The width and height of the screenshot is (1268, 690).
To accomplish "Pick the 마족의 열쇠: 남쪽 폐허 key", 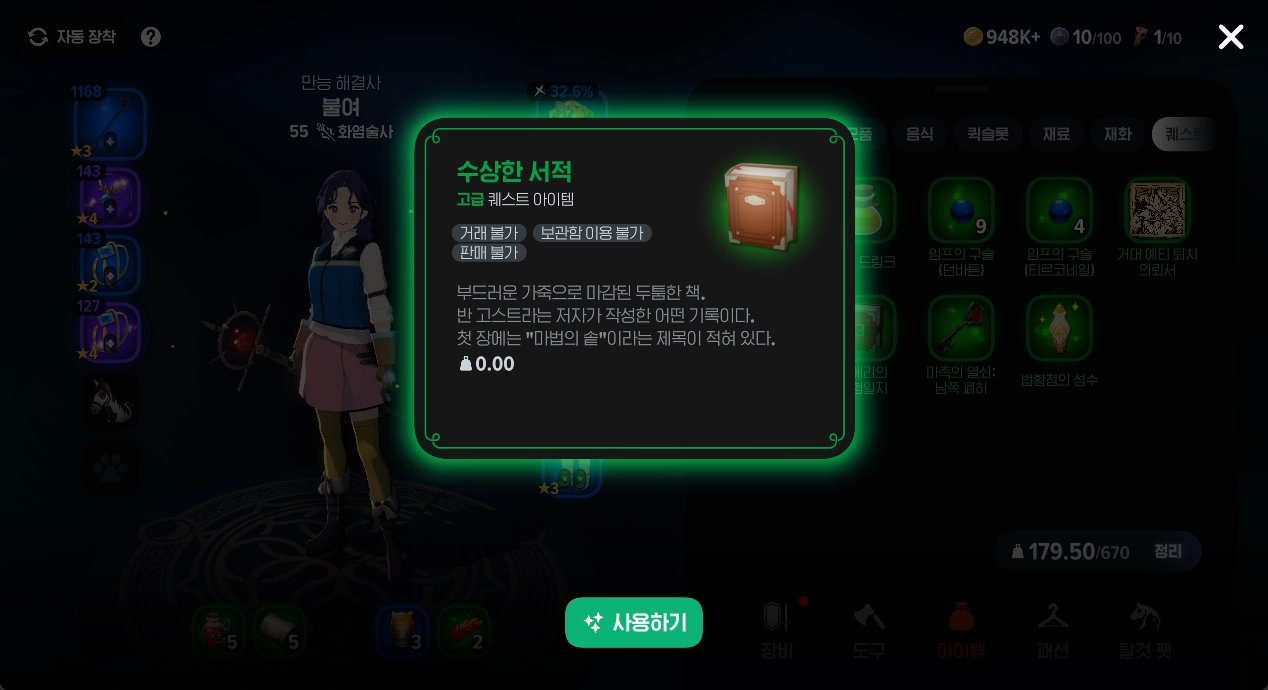I will click(960, 328).
